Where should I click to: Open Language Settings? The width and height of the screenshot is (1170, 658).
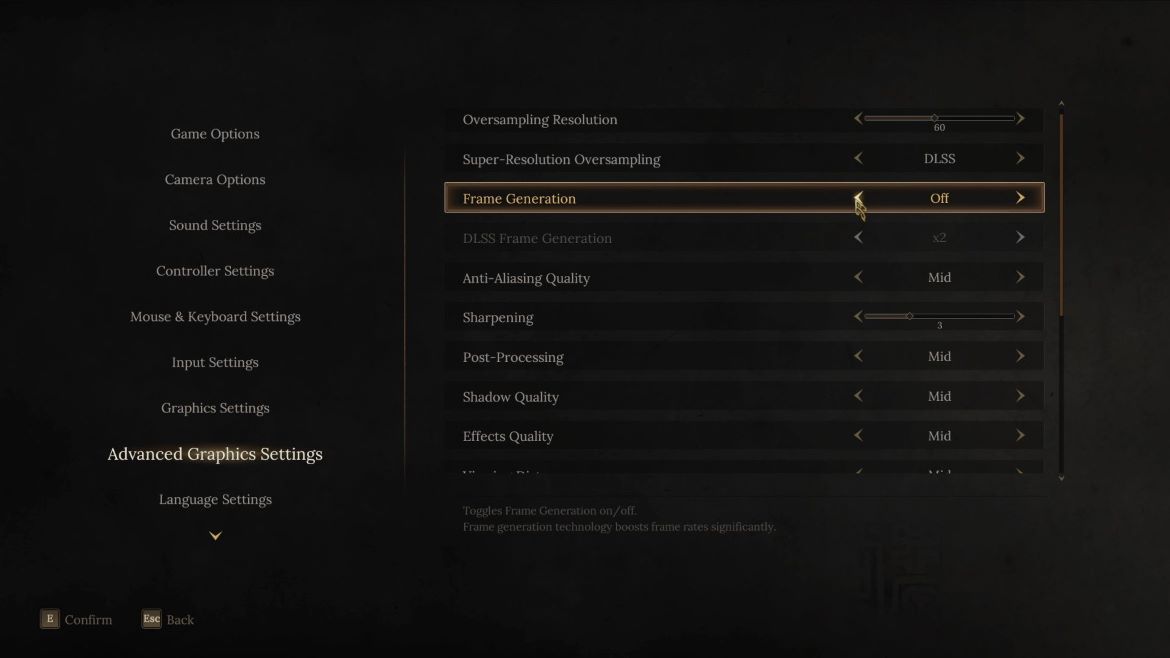(x=215, y=499)
